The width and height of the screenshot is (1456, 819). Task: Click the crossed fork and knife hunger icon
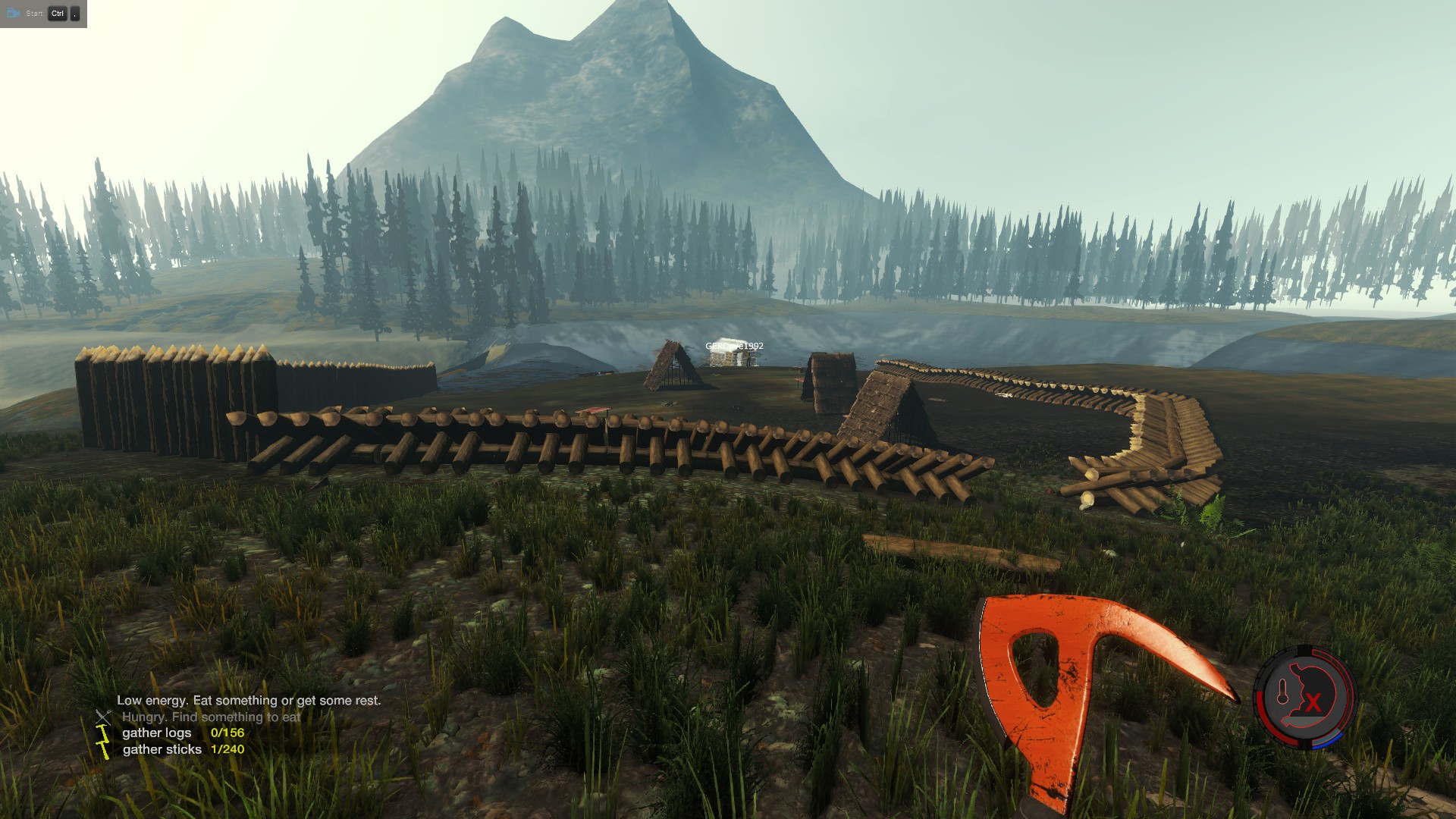coord(103,716)
